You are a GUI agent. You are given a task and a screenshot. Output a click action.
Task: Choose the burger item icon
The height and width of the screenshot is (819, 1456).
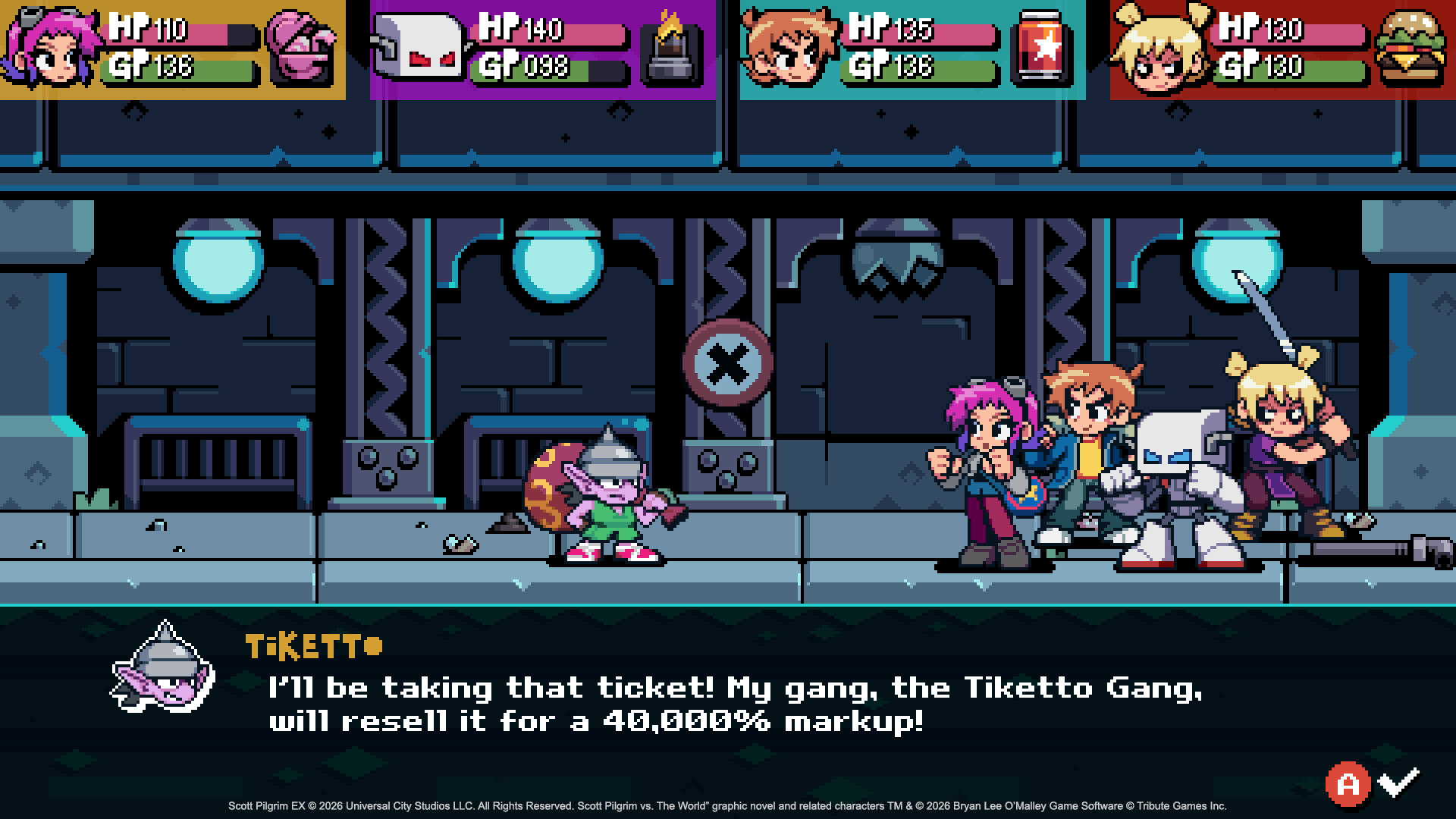[x=1410, y=45]
